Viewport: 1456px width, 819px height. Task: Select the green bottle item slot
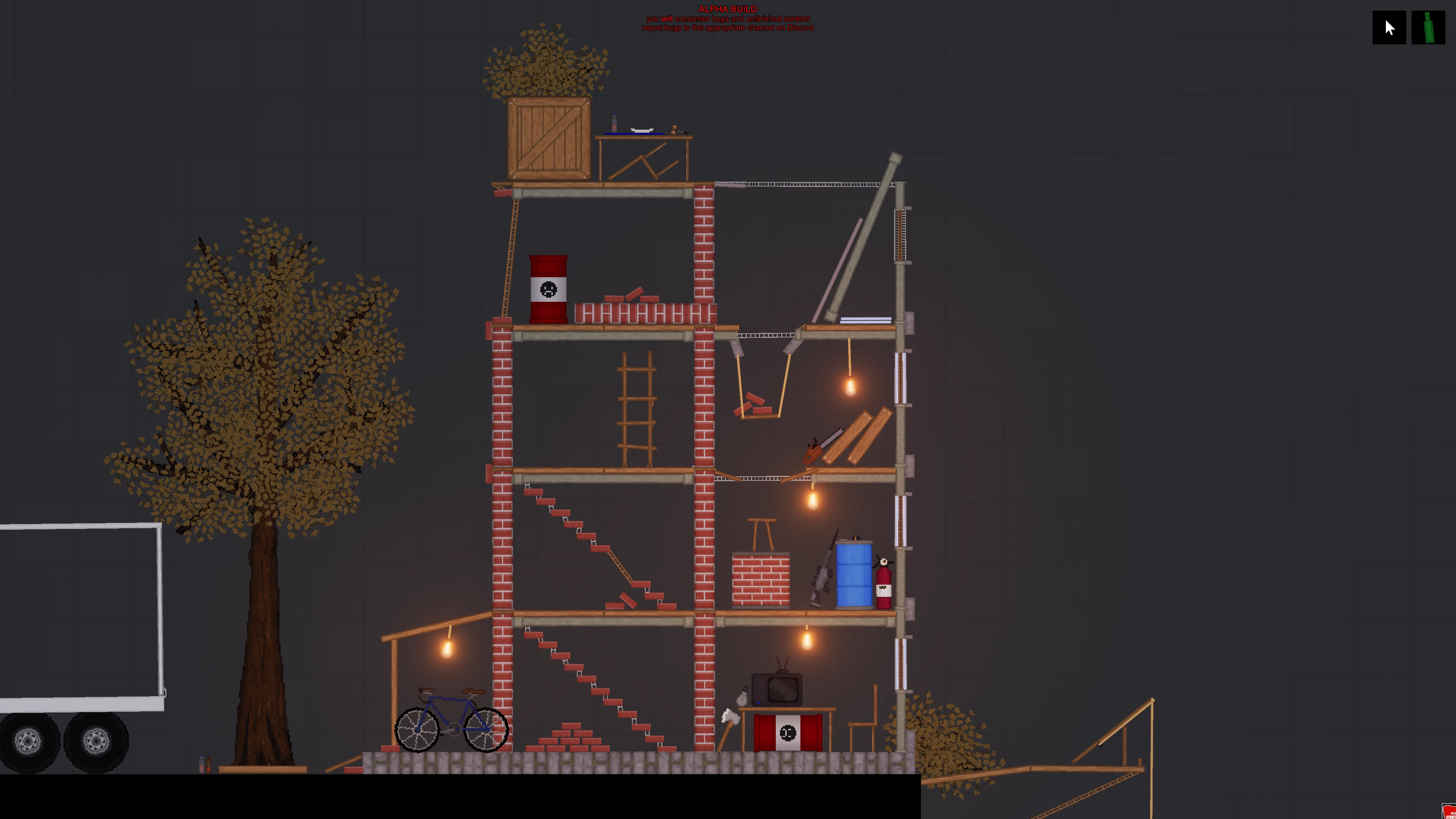pyautogui.click(x=1428, y=27)
